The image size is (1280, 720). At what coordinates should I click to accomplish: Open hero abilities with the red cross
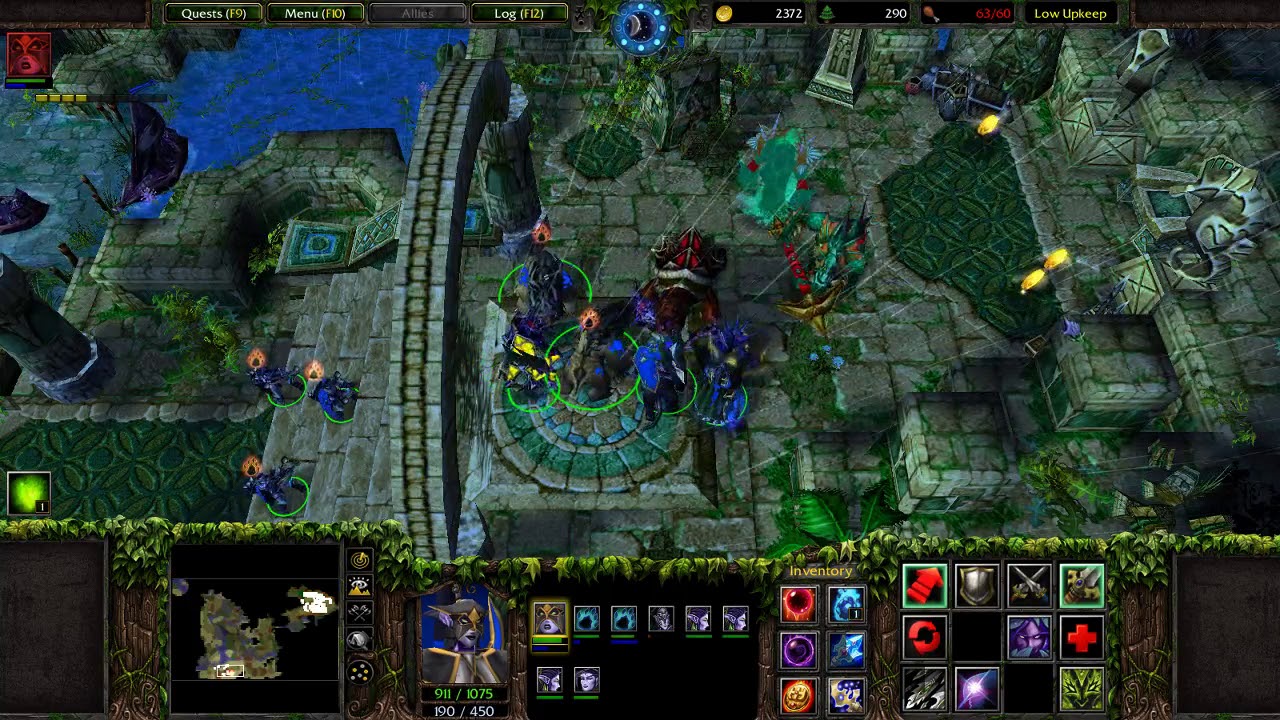pos(1081,638)
